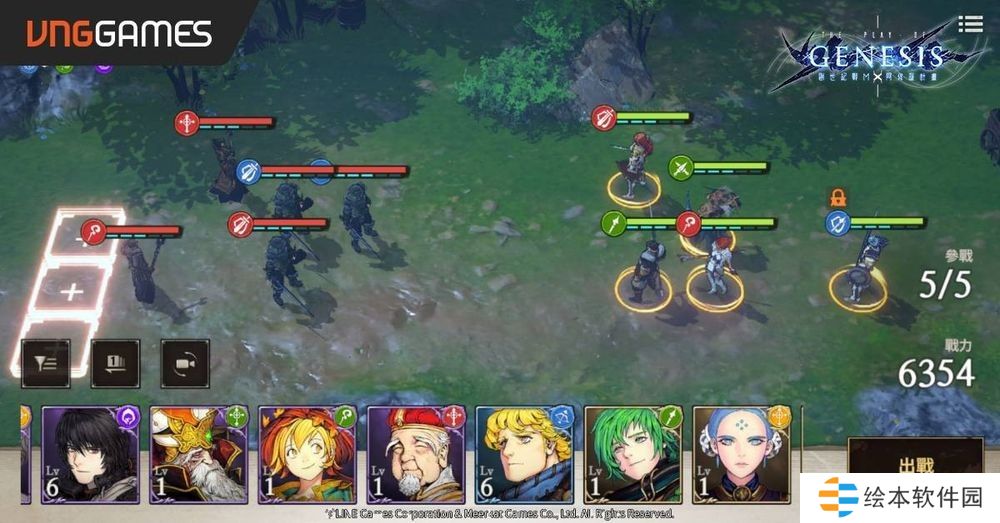Screen dimensions: 1000x523
Task: Pick the old man with red hat card
Action: (x=416, y=453)
